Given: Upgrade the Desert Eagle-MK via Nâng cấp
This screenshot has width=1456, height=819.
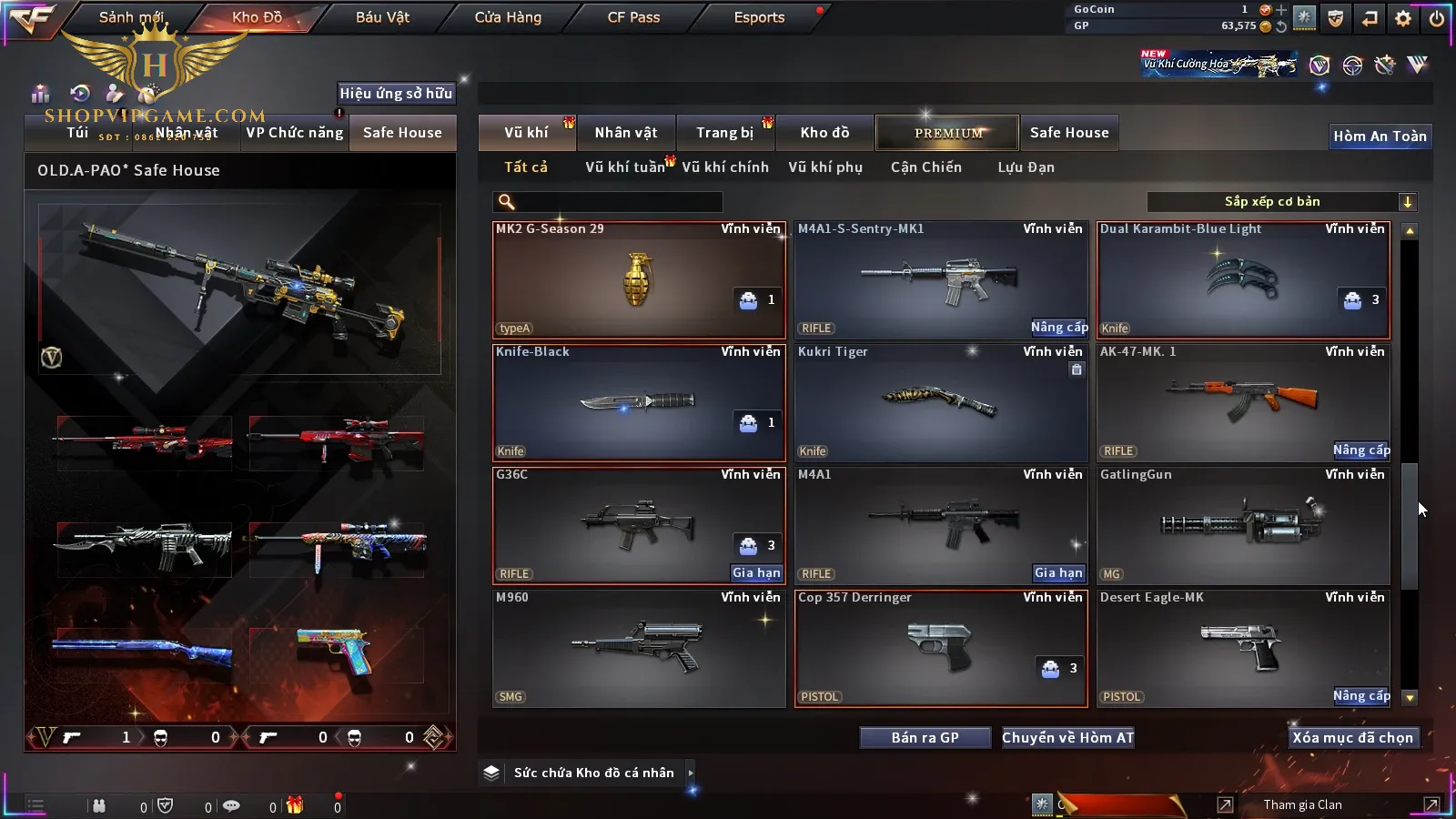Looking at the screenshot, I should pyautogui.click(x=1361, y=696).
